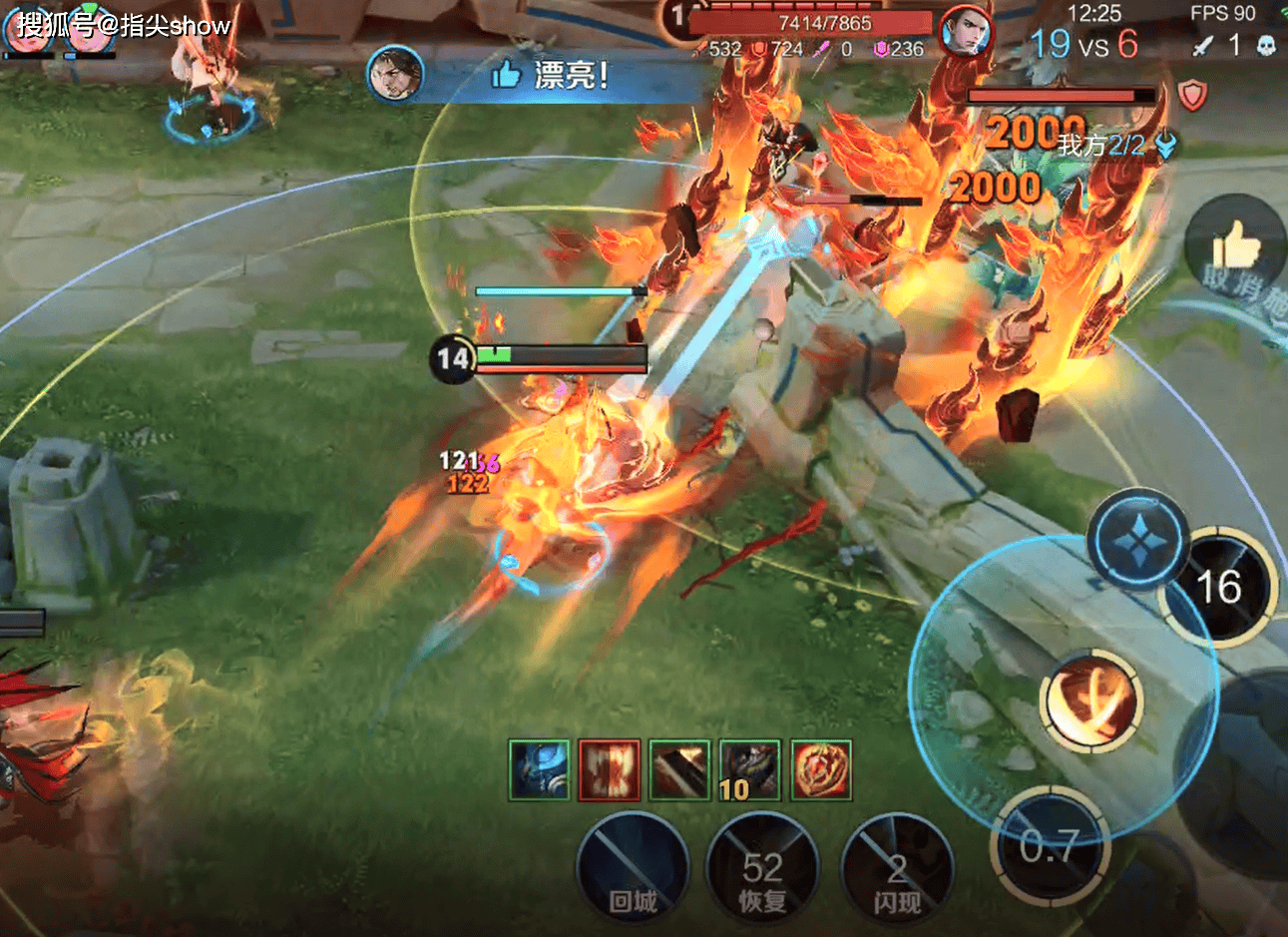This screenshot has width=1288, height=937.
Task: Click the red shield icon
Action: coord(1192,95)
